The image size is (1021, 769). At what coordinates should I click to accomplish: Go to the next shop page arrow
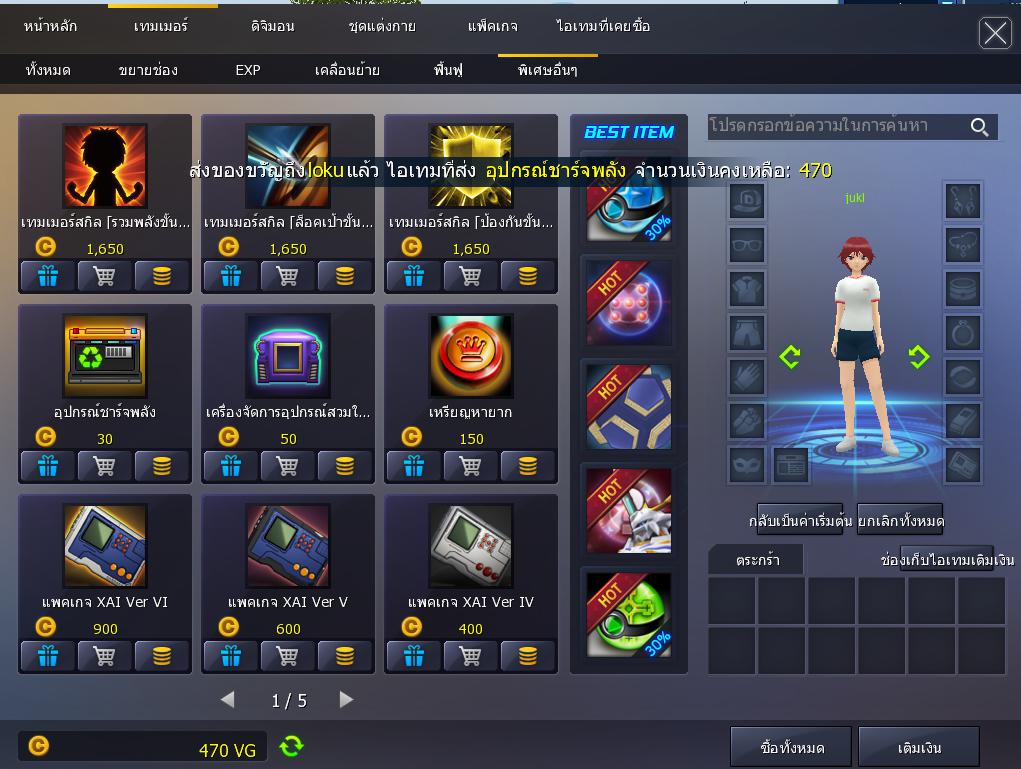tap(346, 700)
